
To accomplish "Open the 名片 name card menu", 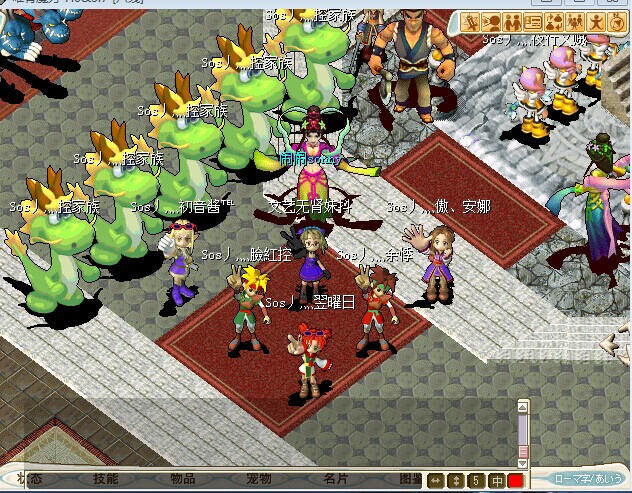I will pos(335,480).
